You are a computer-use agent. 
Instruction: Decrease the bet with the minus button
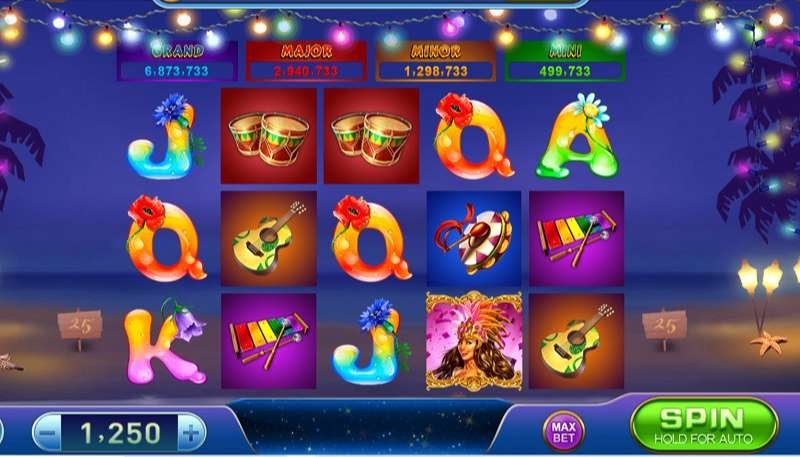pyautogui.click(x=46, y=432)
